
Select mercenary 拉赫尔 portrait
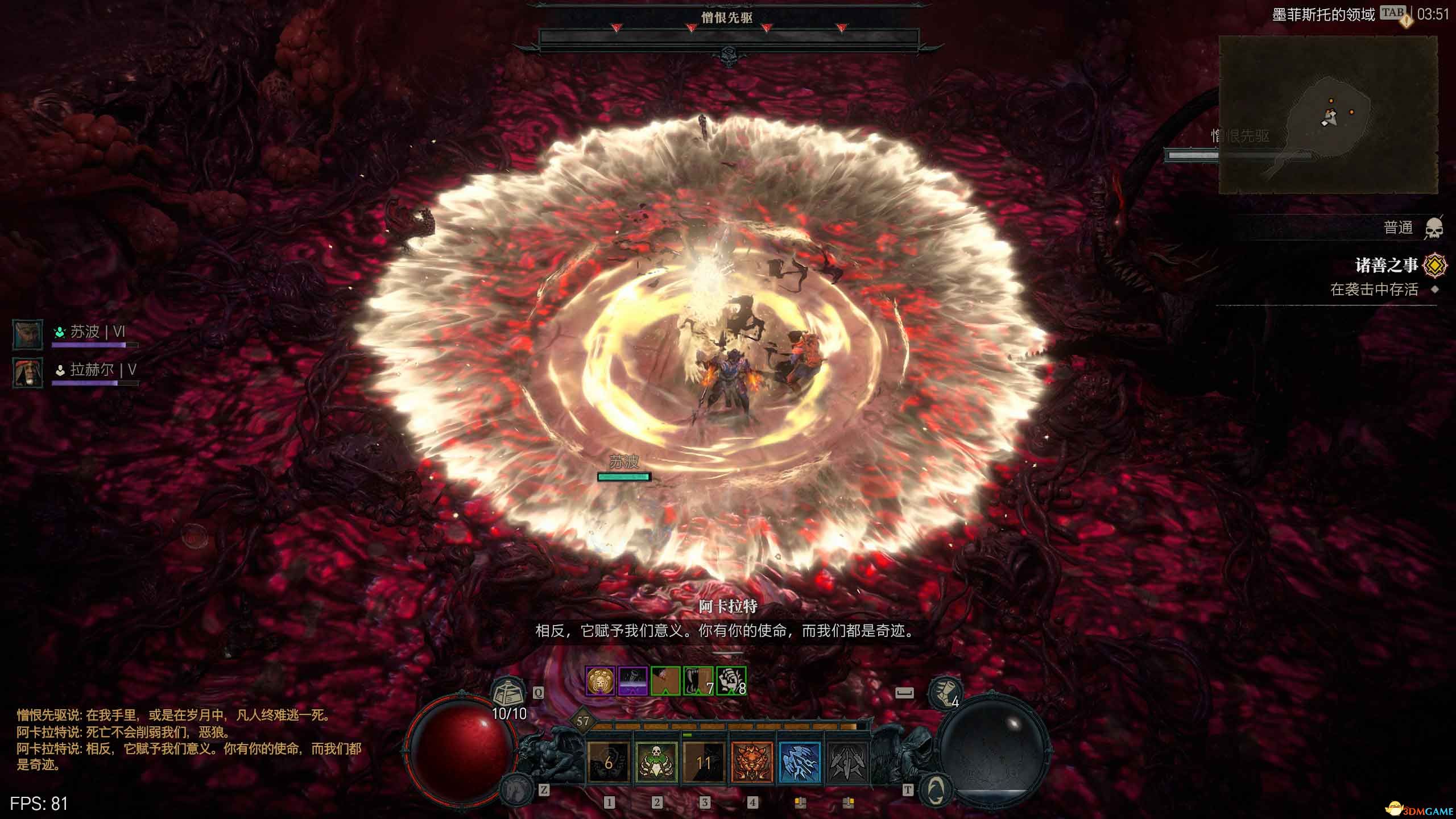(28, 373)
